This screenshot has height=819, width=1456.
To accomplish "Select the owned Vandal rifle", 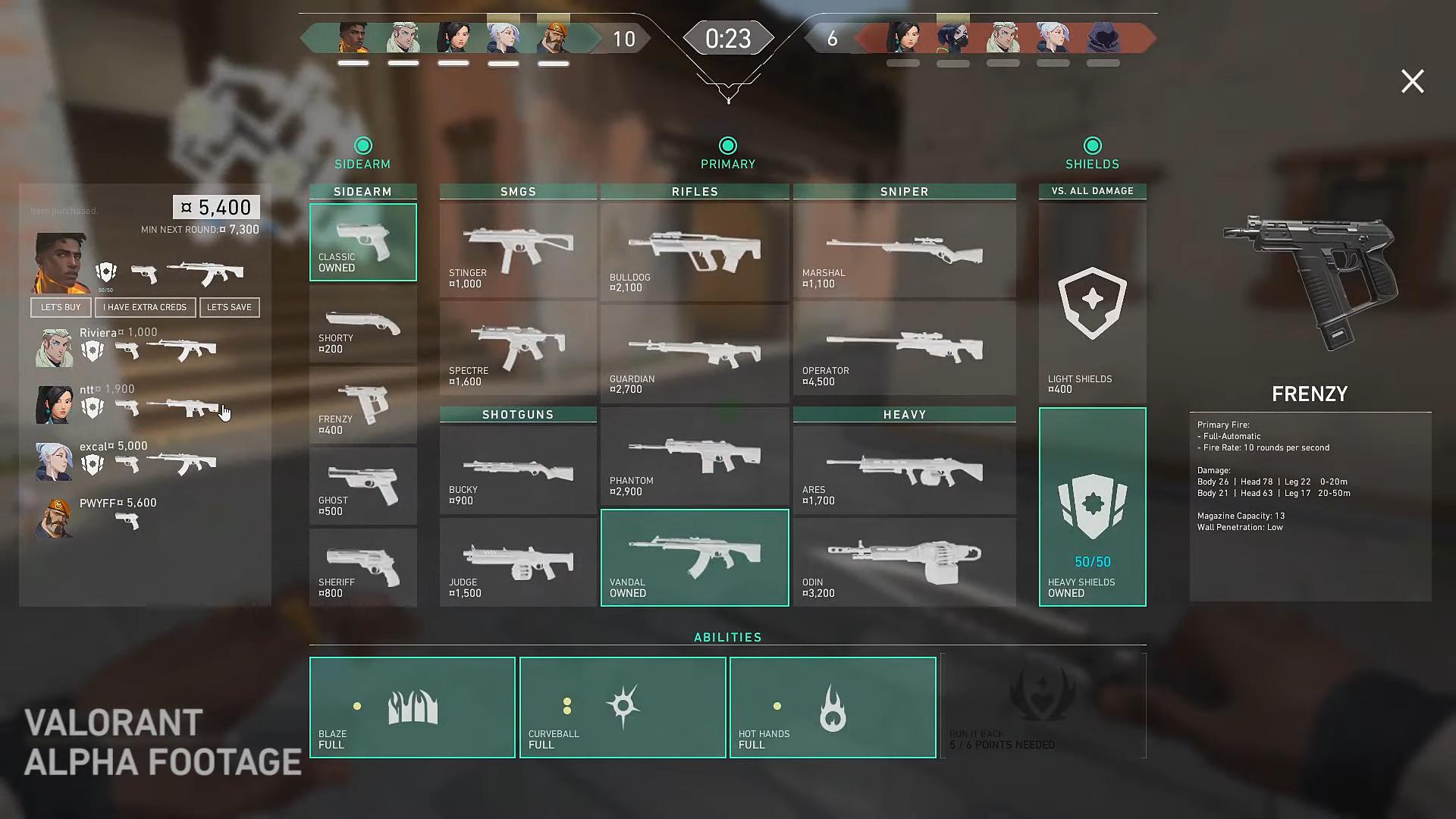I will coord(694,557).
